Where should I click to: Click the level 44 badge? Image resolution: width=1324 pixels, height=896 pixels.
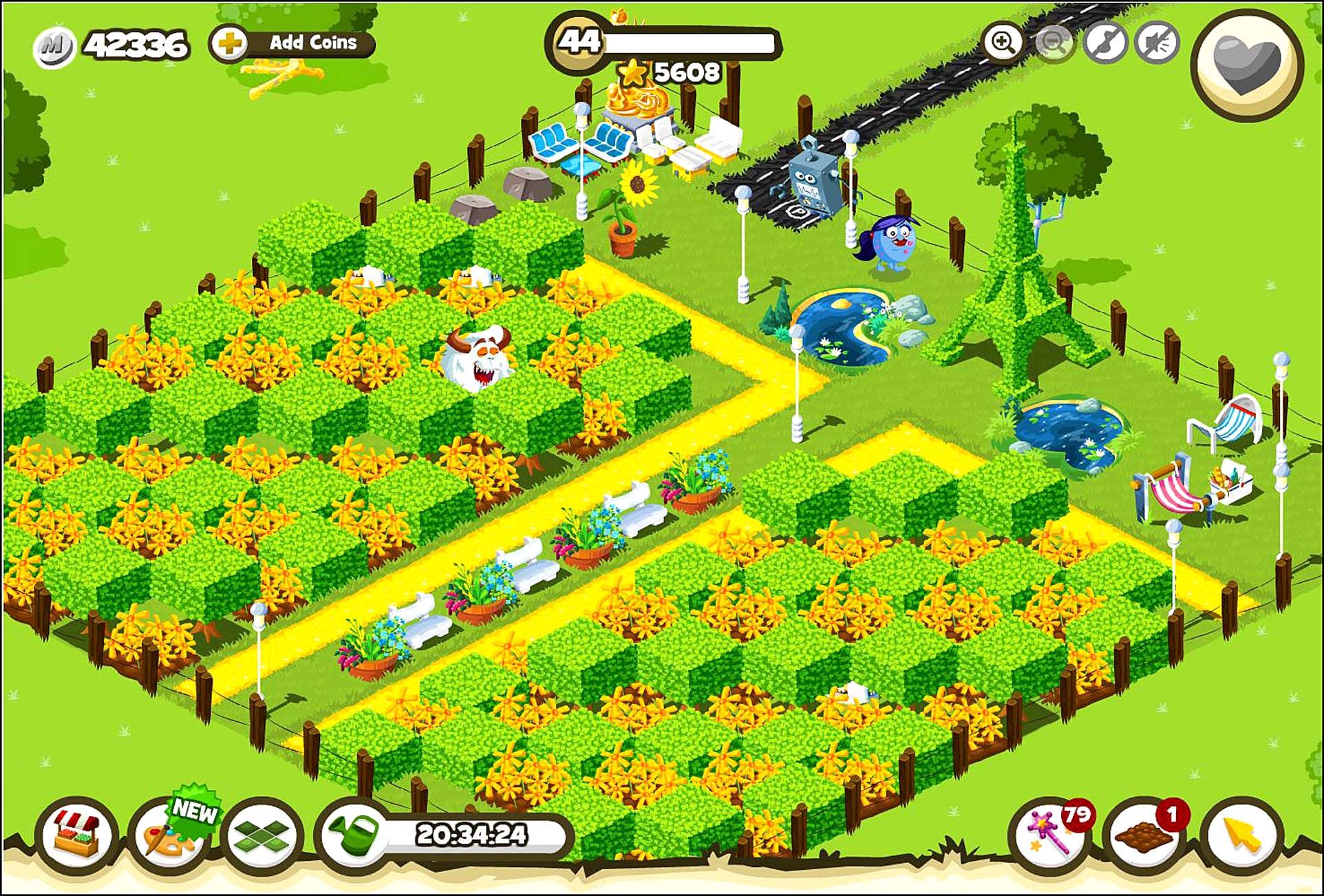point(577,42)
